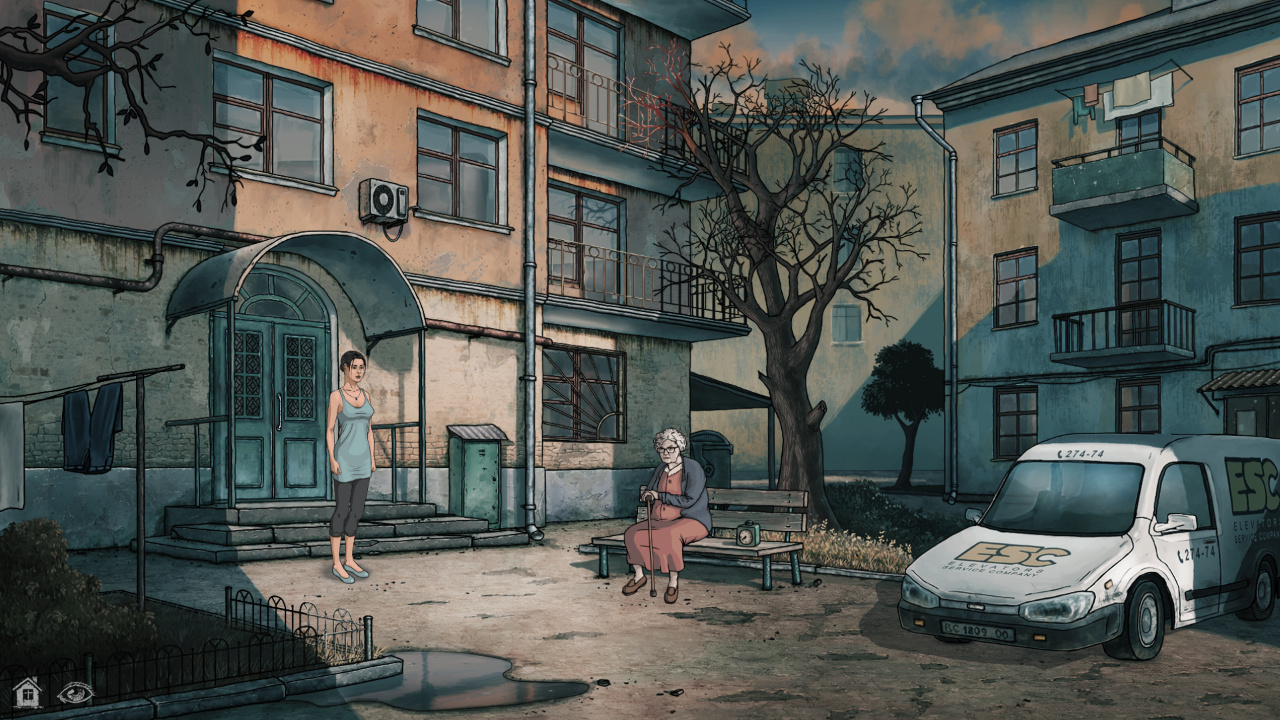Click the drainpipe on the building corner
Screen dimensions: 1280x720
530,300
